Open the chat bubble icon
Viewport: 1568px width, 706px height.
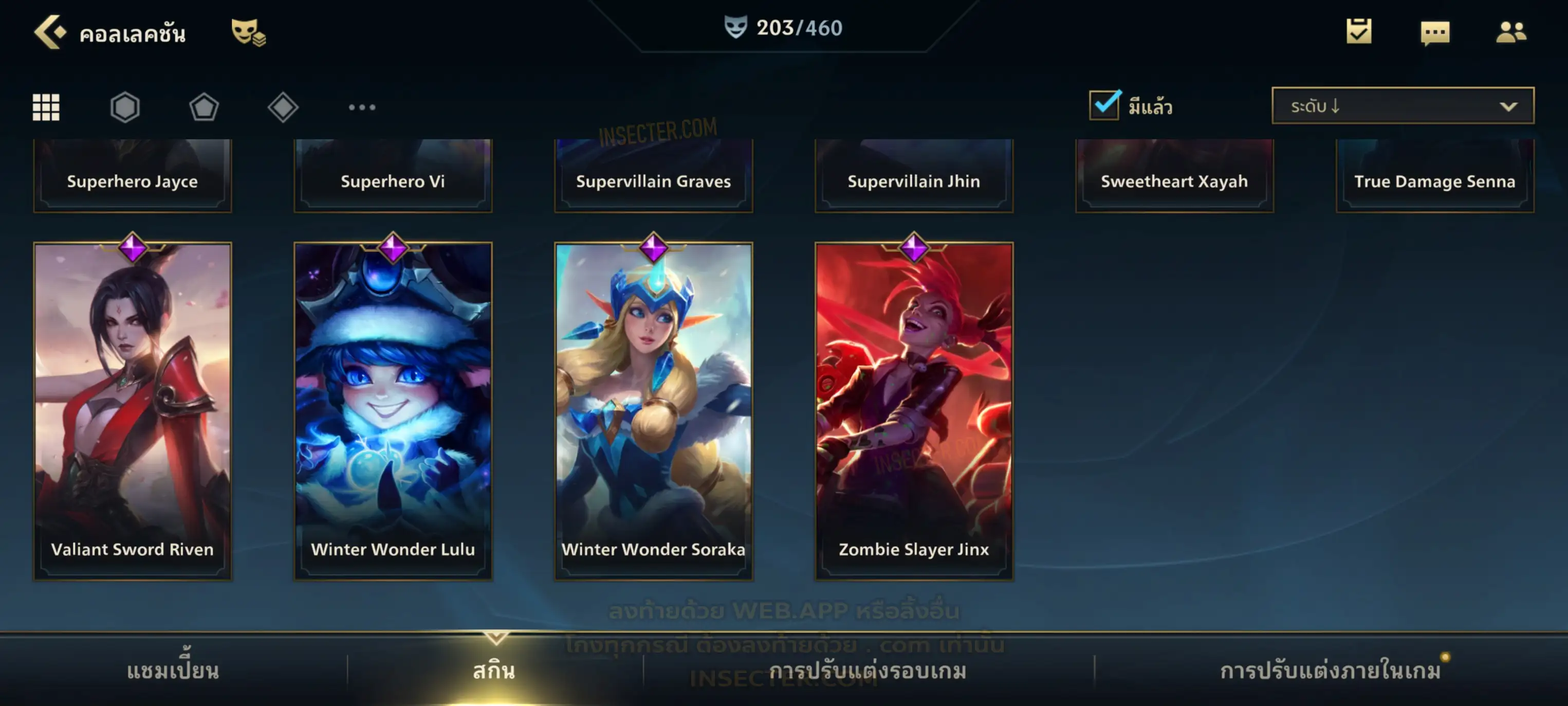[1435, 33]
